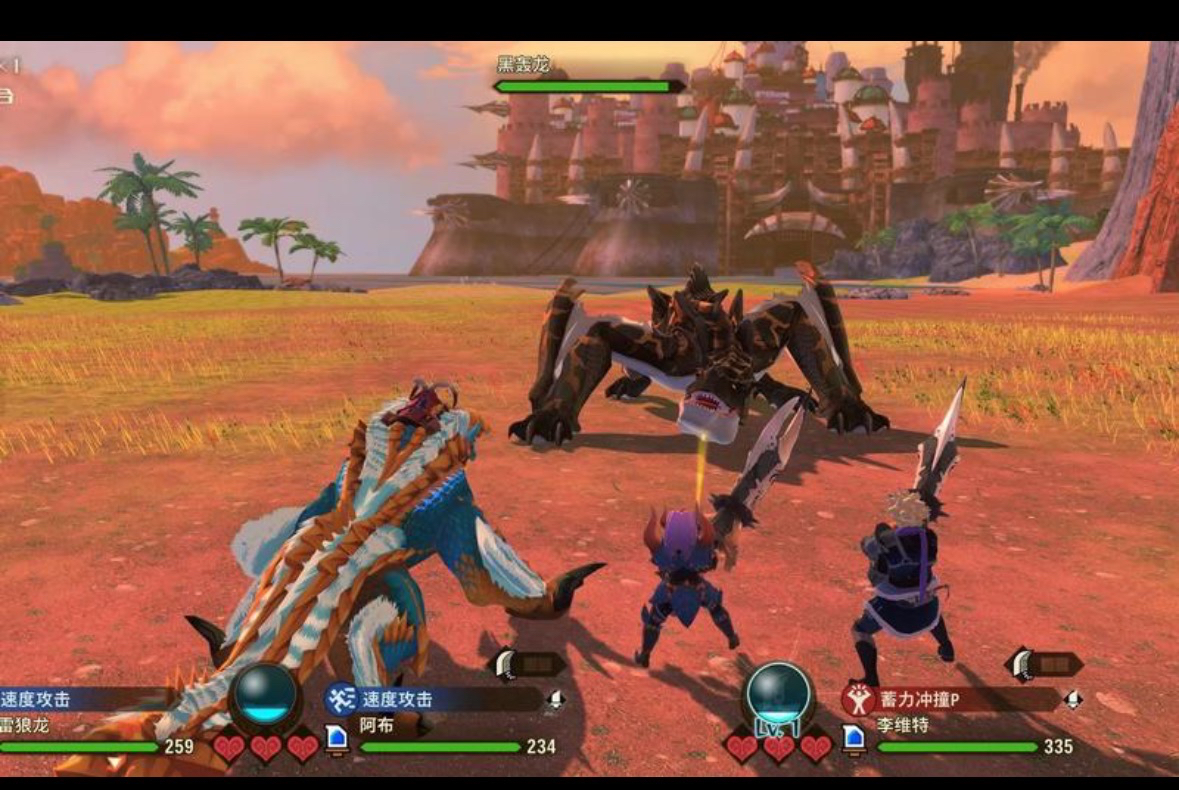Click 雷狼龙's 速度攻击 action label
The image size is (1179, 790).
click(x=36, y=699)
